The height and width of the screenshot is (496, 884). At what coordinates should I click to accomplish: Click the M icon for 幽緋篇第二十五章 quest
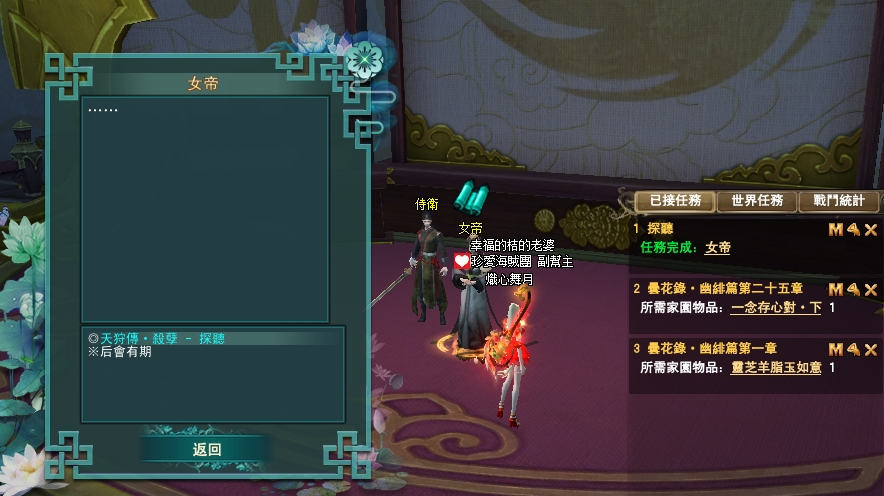coord(836,289)
